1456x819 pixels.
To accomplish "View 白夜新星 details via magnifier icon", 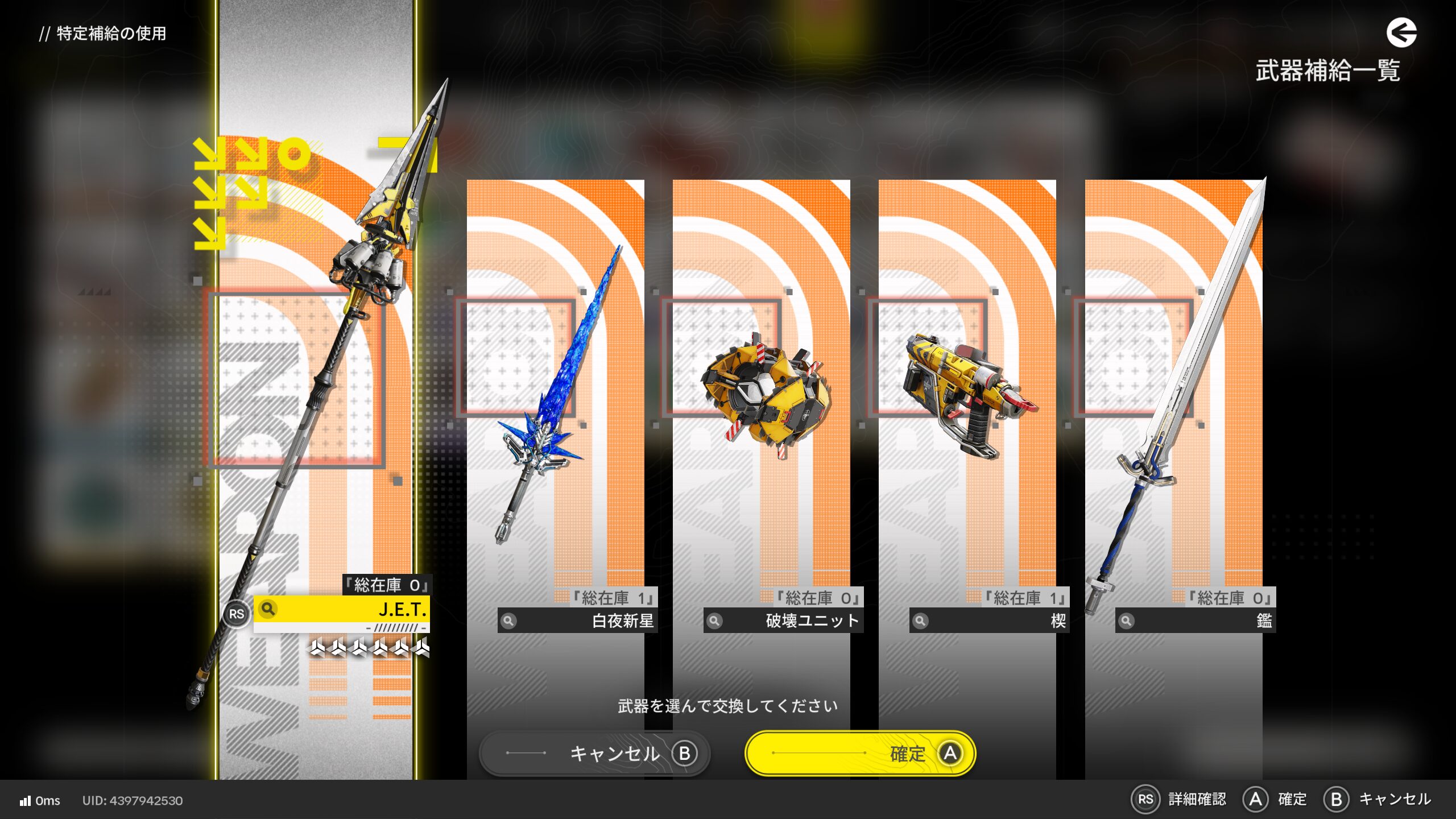I will tap(509, 621).
